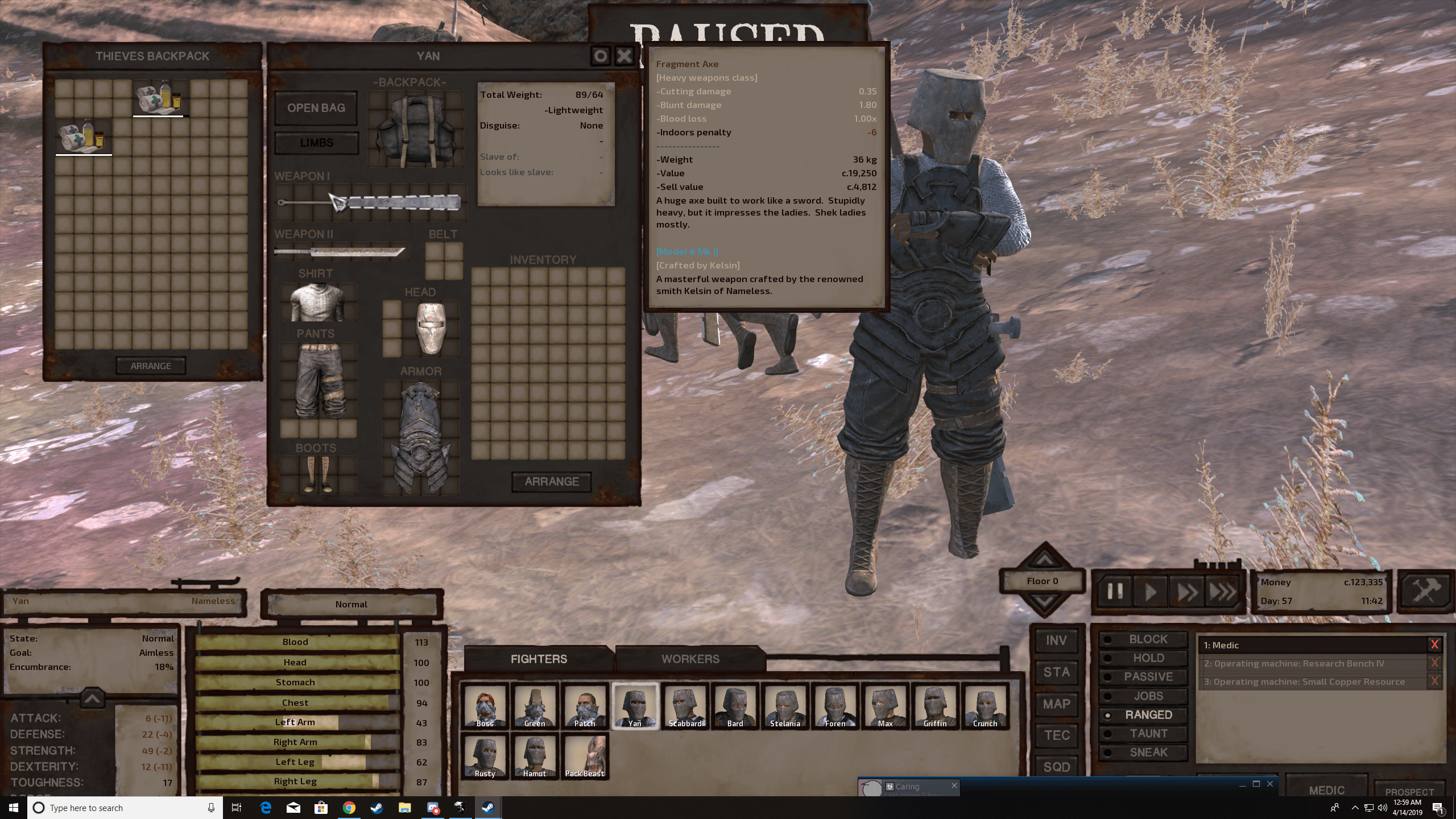1456x819 pixels.
Task: Click the Left Arm health bar
Action: coord(296,722)
